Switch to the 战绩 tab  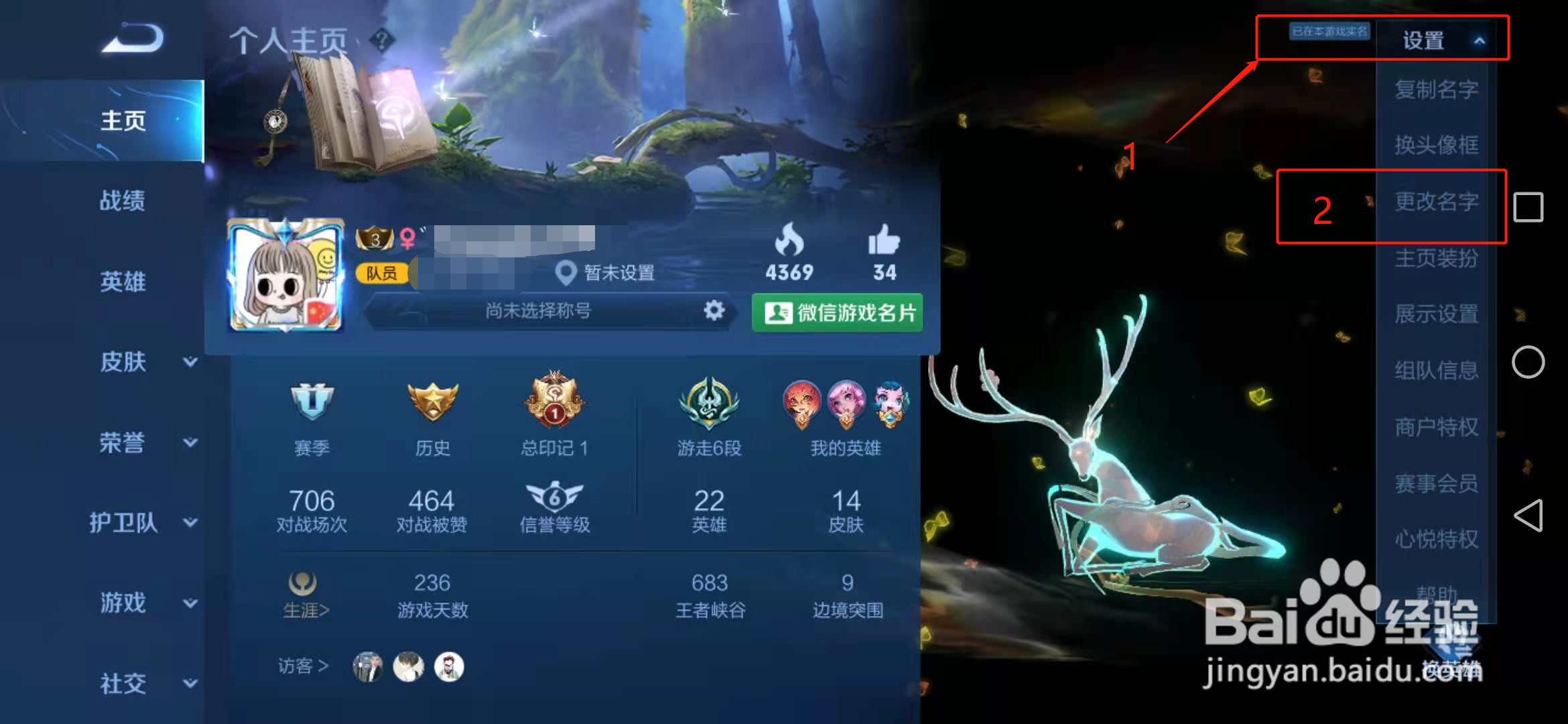pos(124,201)
